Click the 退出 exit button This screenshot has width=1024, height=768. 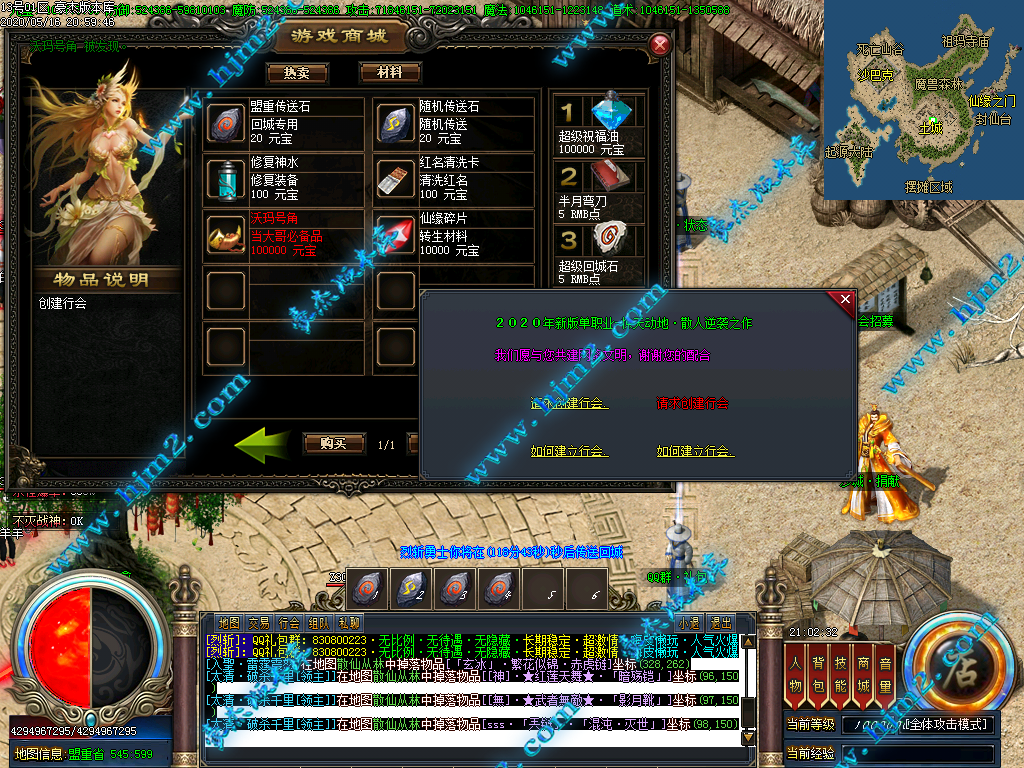click(720, 622)
